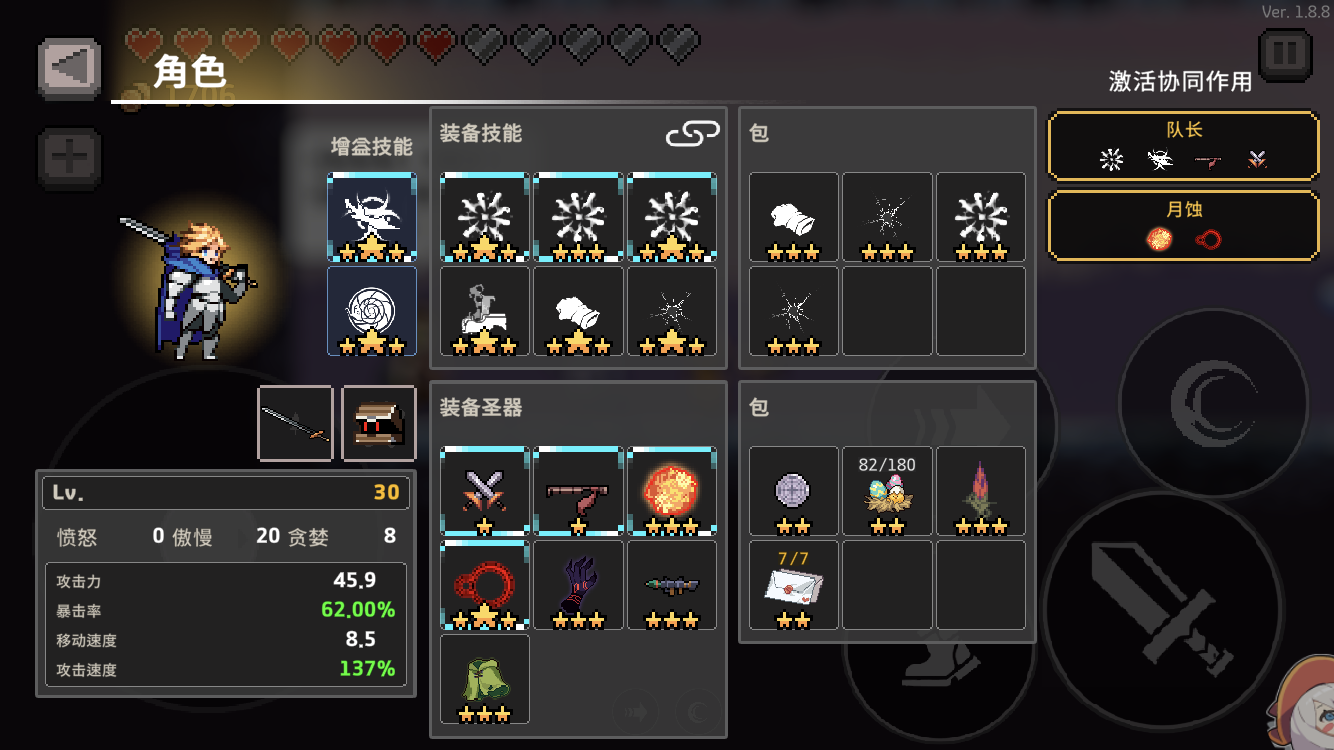This screenshot has width=1334, height=750.
Task: Activate the 队长 synergy
Action: pos(1183,145)
